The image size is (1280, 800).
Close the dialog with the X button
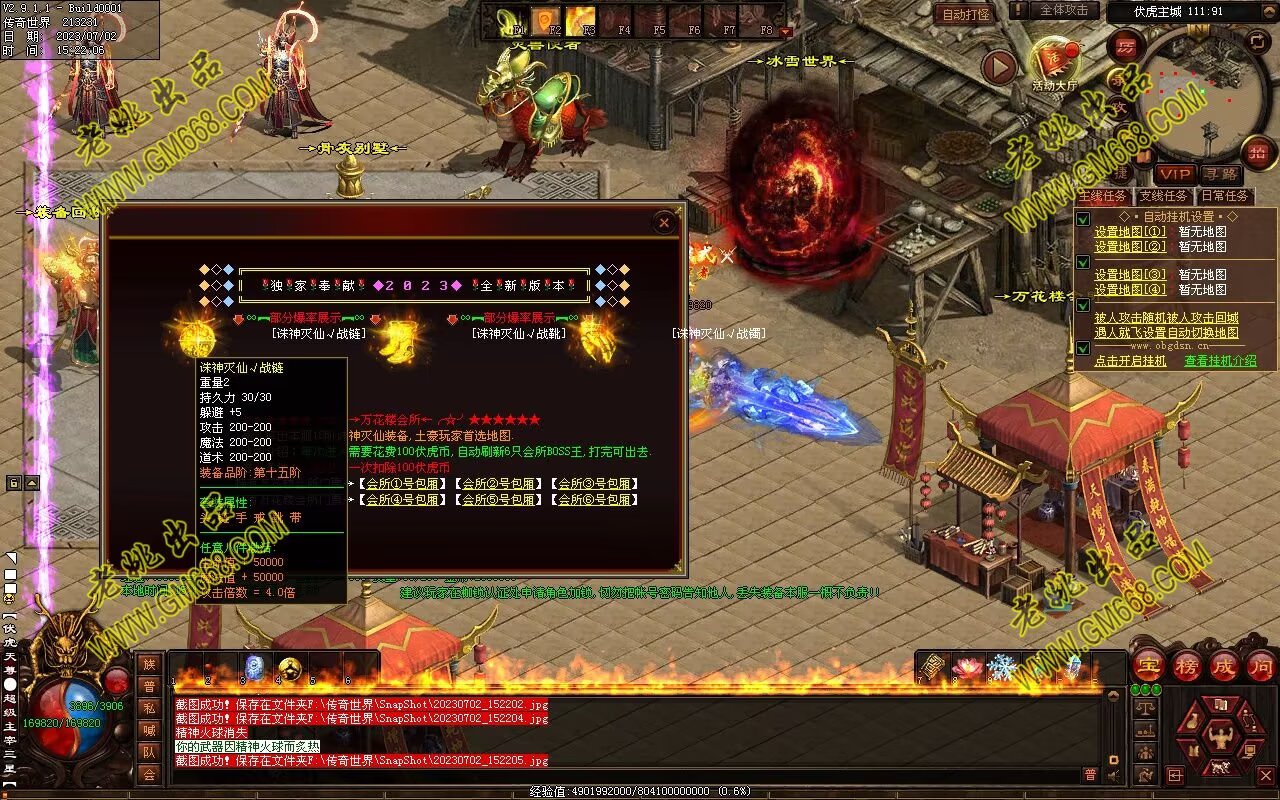coord(664,223)
